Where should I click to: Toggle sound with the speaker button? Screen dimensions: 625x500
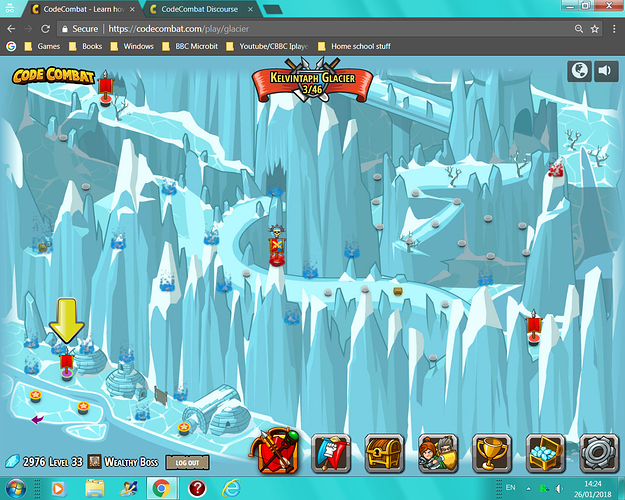(x=605, y=70)
